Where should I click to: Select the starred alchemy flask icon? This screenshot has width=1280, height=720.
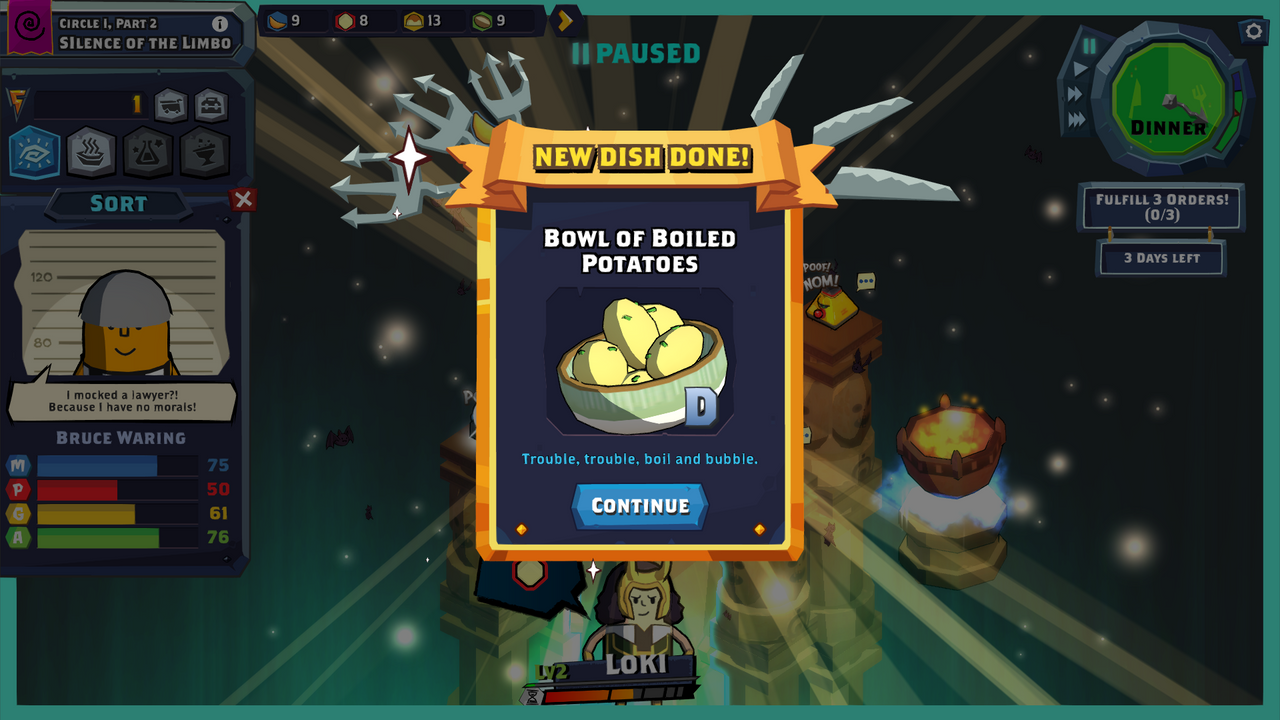146,152
